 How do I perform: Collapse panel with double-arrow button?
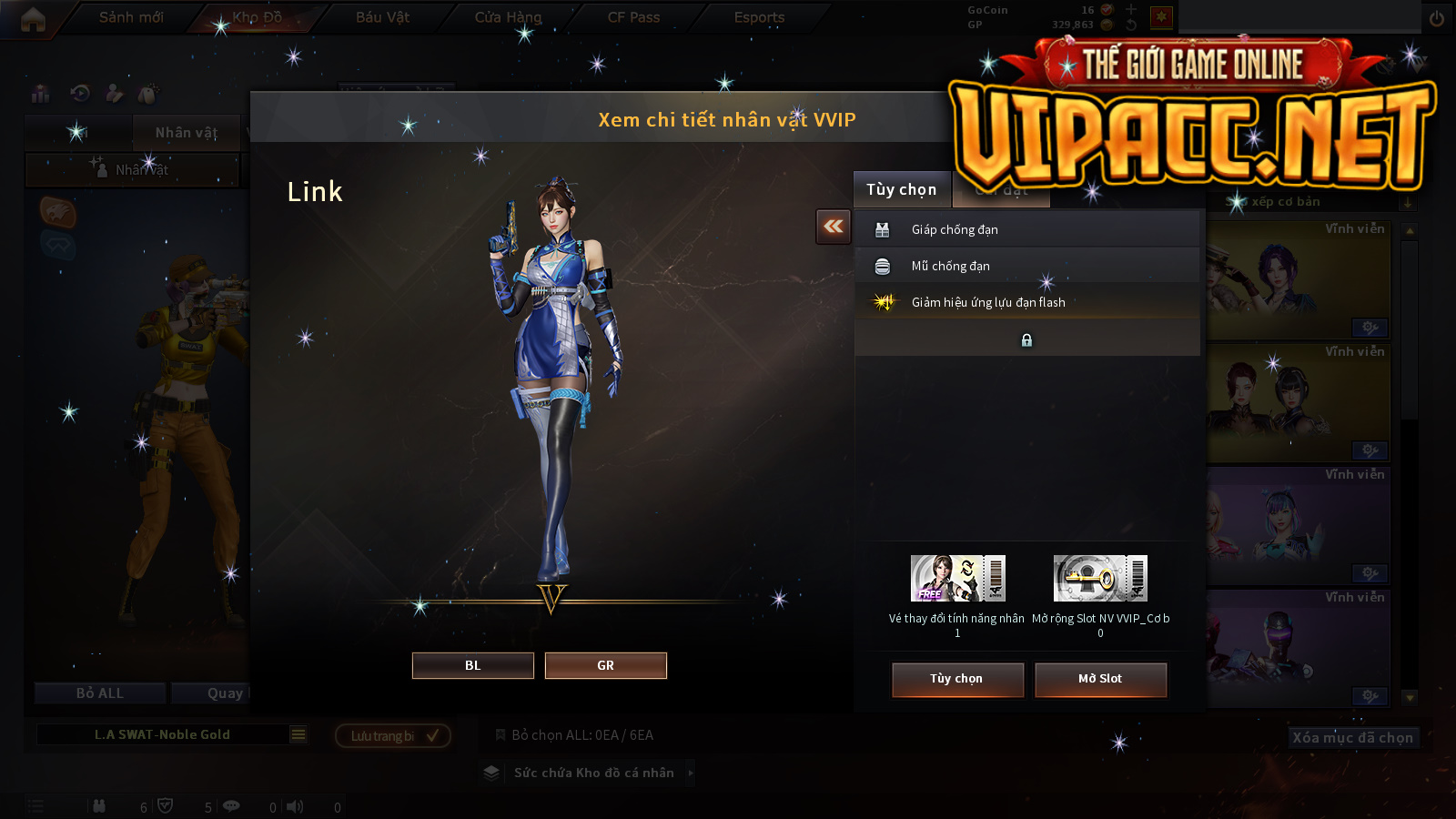coord(834,227)
